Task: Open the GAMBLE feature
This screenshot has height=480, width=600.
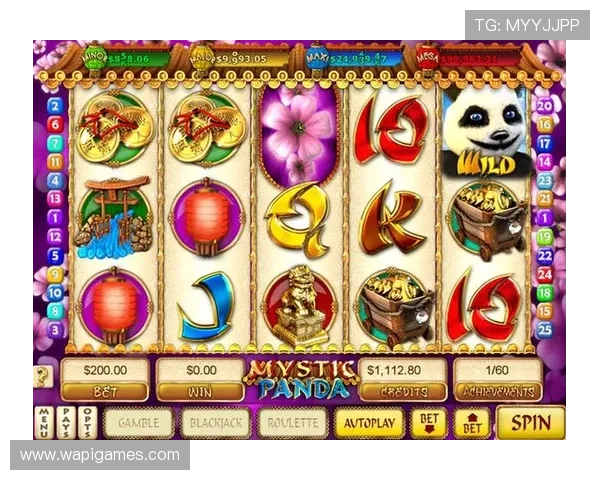Action: click(x=139, y=422)
